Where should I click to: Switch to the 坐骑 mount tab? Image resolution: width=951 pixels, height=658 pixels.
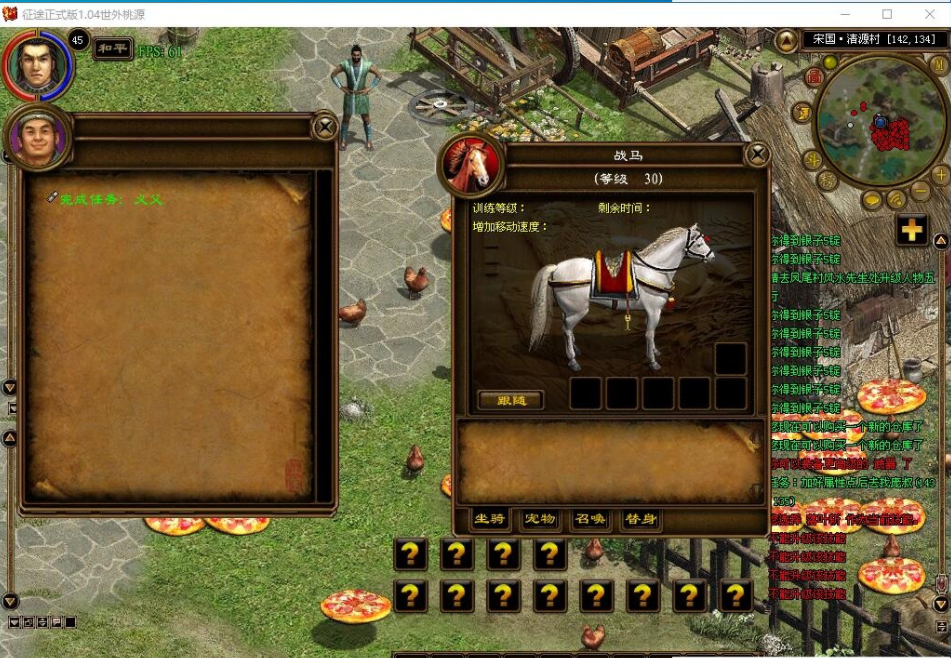click(x=490, y=519)
